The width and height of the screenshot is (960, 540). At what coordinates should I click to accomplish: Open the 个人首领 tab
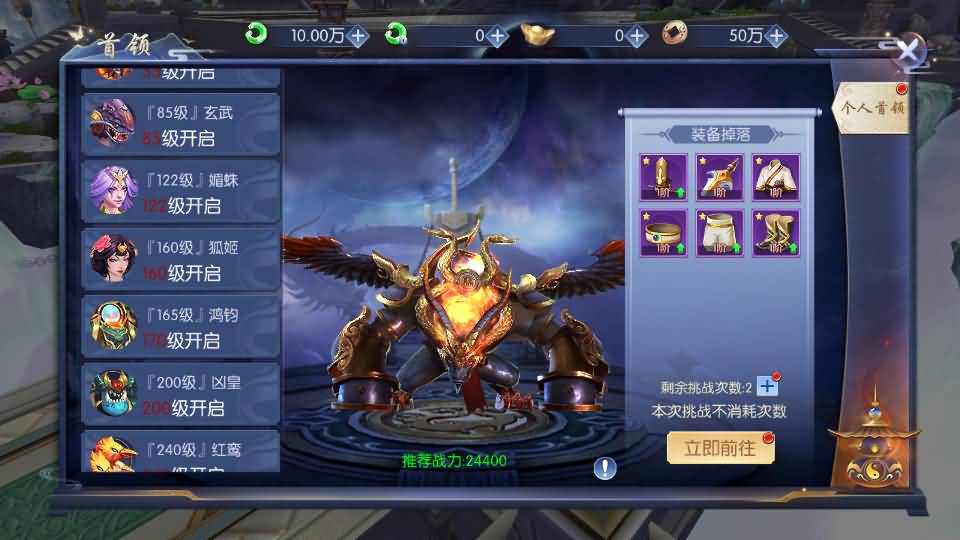coord(872,108)
